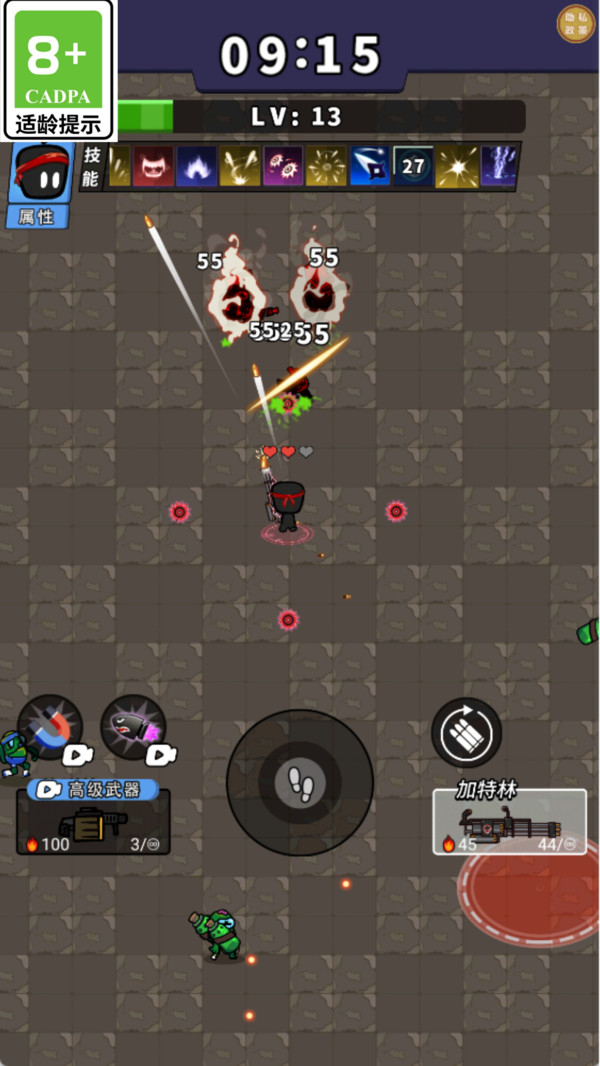Equip the 高级武器 advanced weapon slot
Image resolution: width=600 pixels, height=1066 pixels.
coord(93,821)
